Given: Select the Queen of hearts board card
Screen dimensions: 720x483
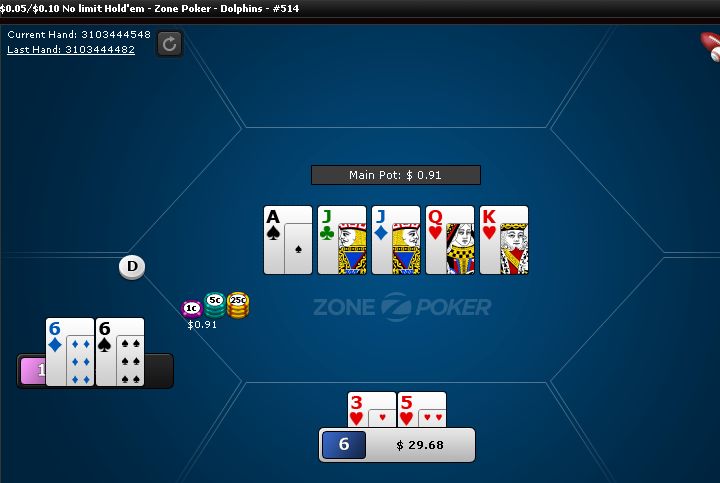Looking at the screenshot, I should pyautogui.click(x=450, y=240).
